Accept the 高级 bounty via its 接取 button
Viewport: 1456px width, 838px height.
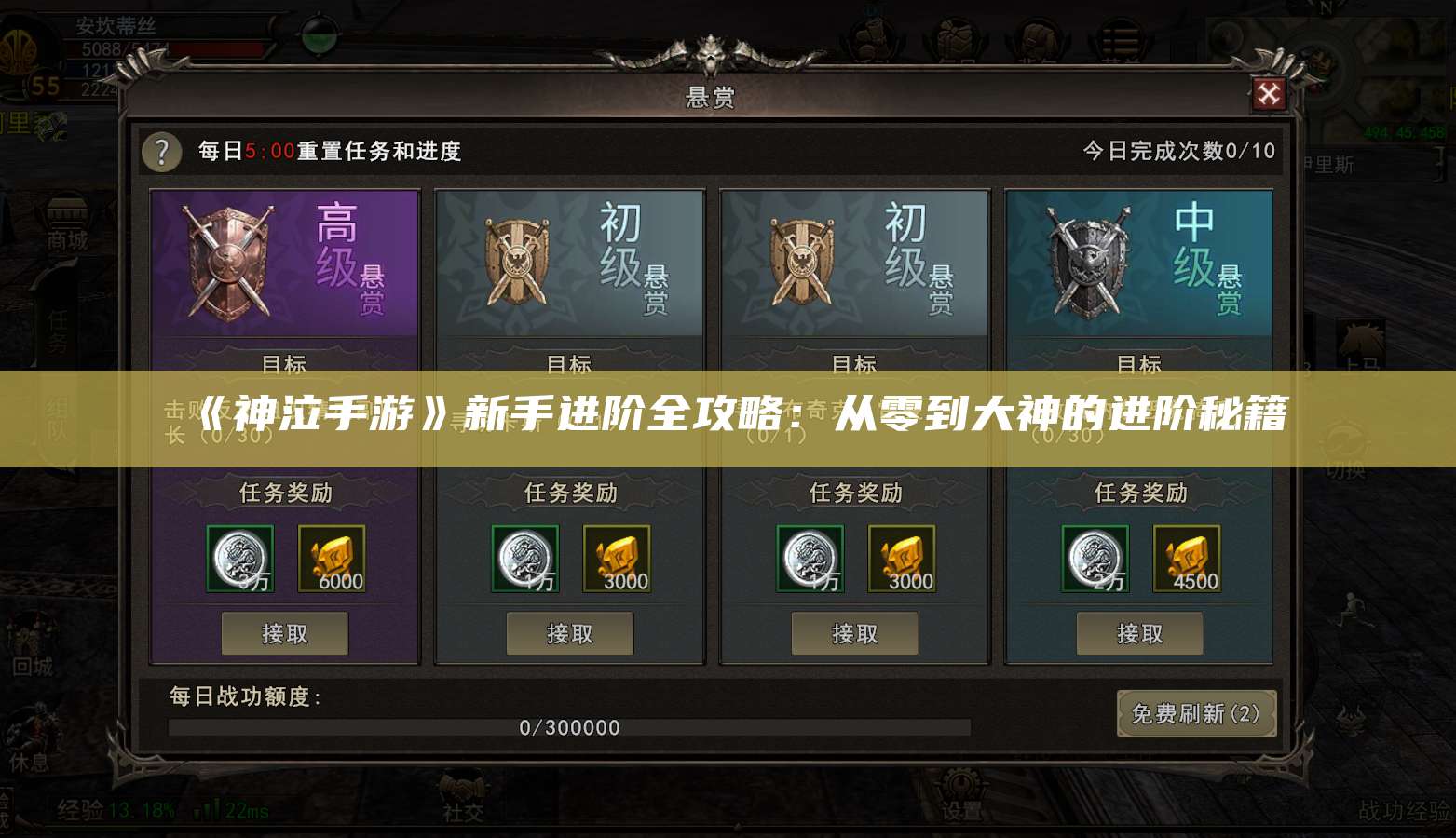[x=284, y=633]
